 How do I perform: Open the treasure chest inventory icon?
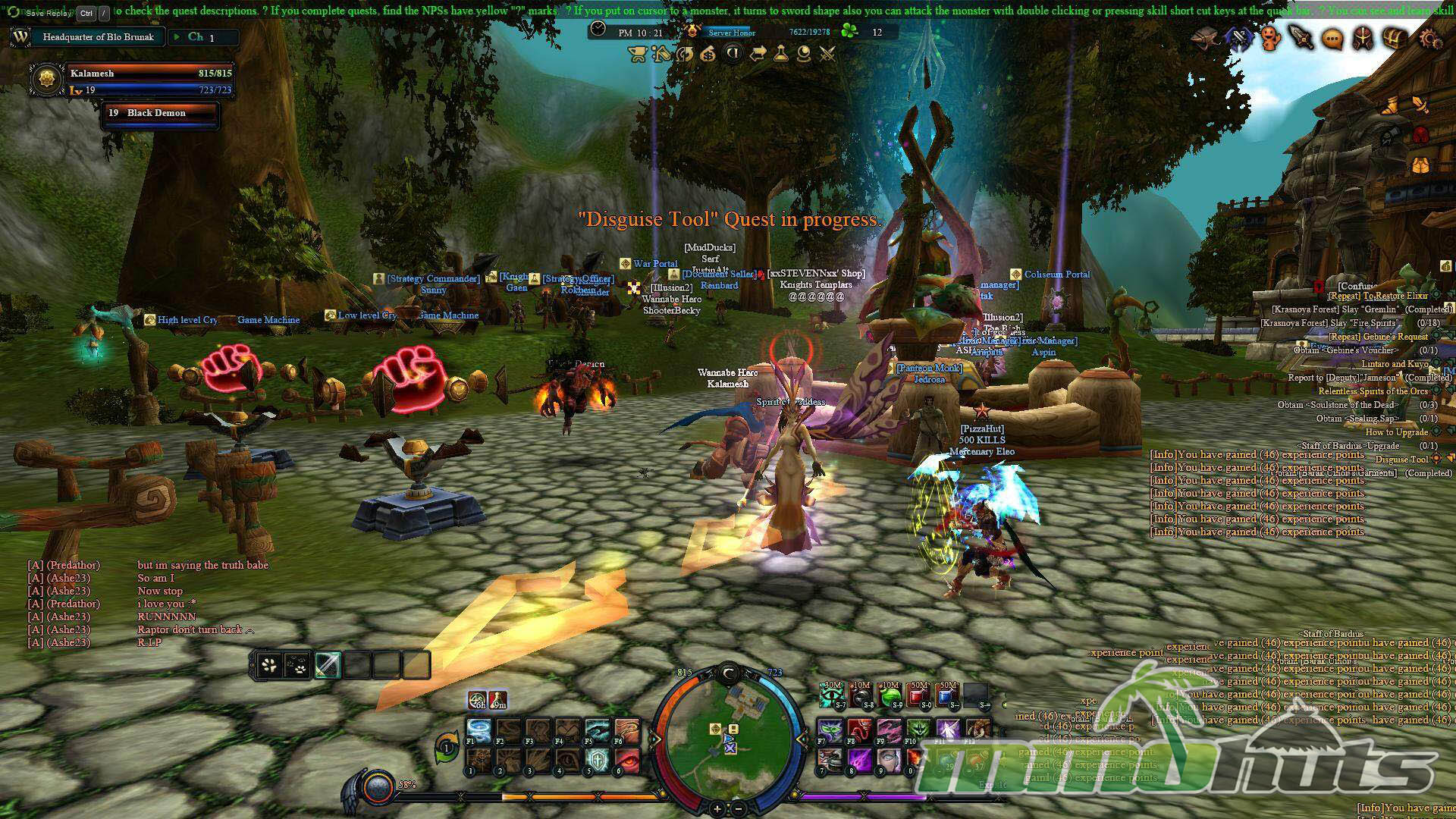(x=1395, y=38)
